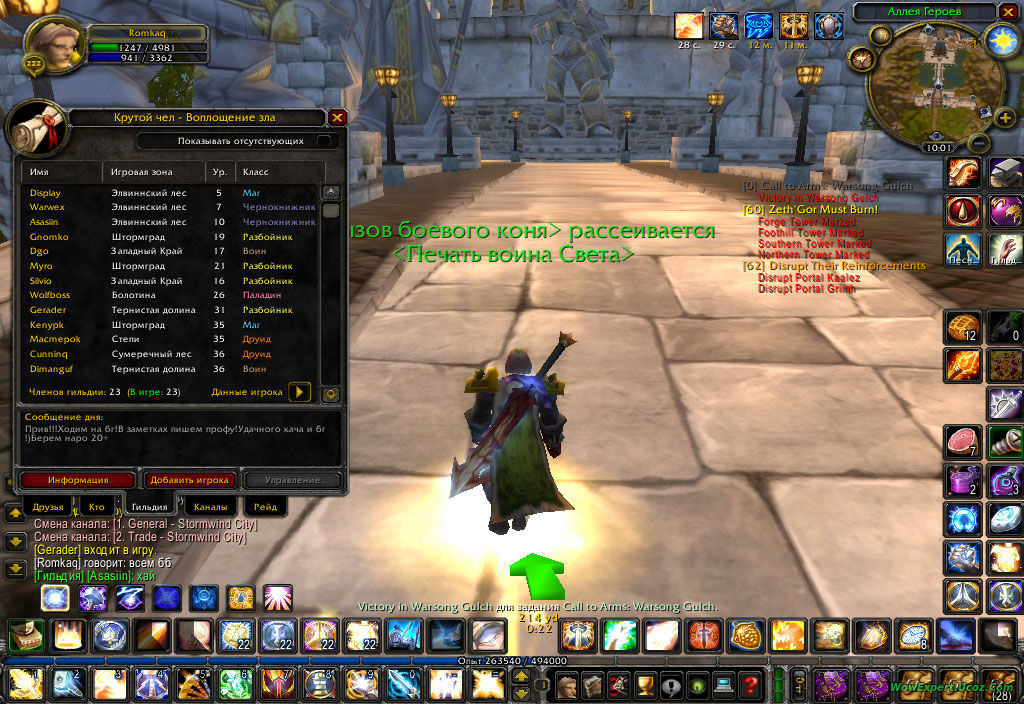The width and height of the screenshot is (1024, 704).
Task: Click the Добавить игрока button
Action: [x=189, y=480]
